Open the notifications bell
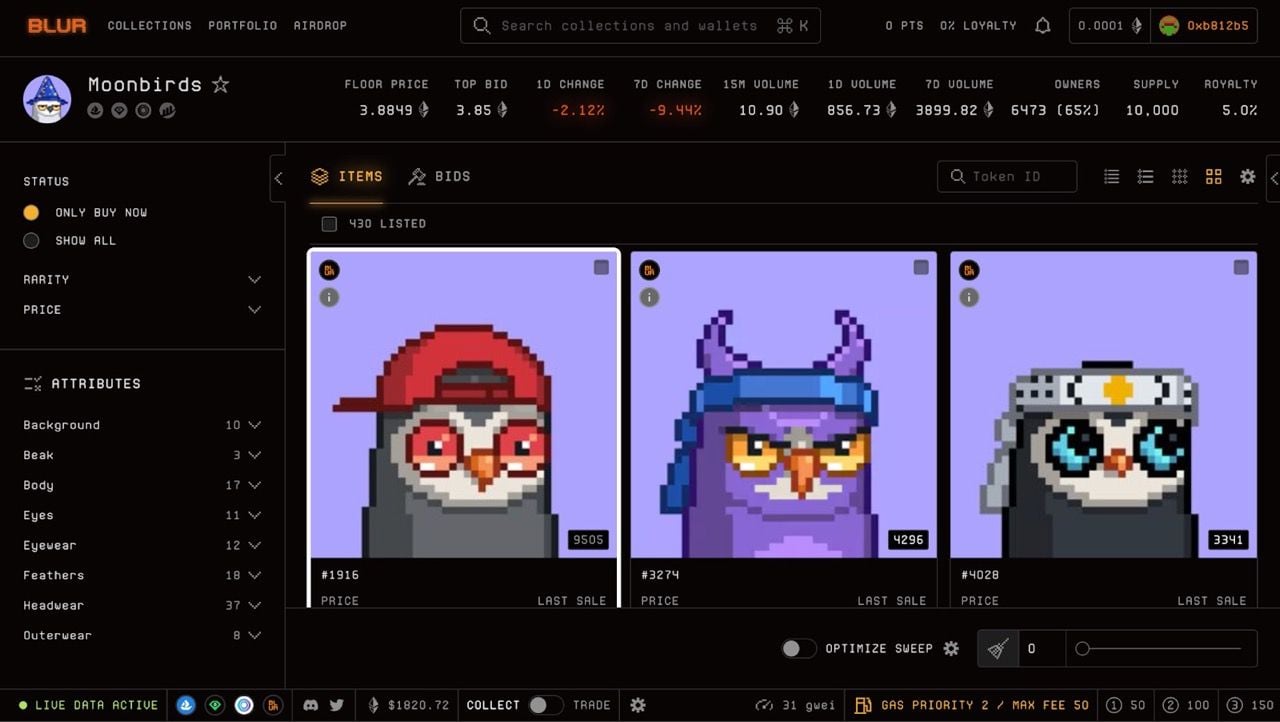The height and width of the screenshot is (722, 1280). (1042, 25)
